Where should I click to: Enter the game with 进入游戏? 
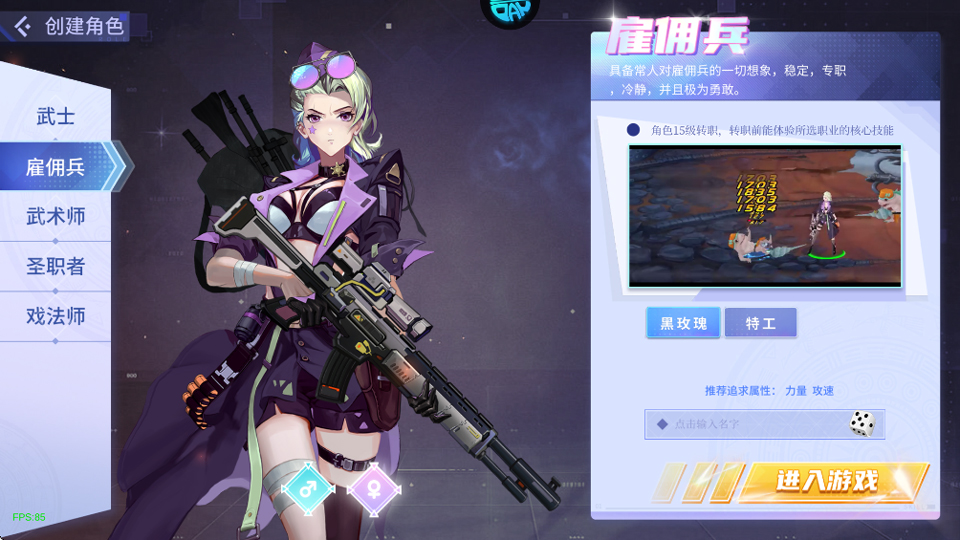pos(826,482)
